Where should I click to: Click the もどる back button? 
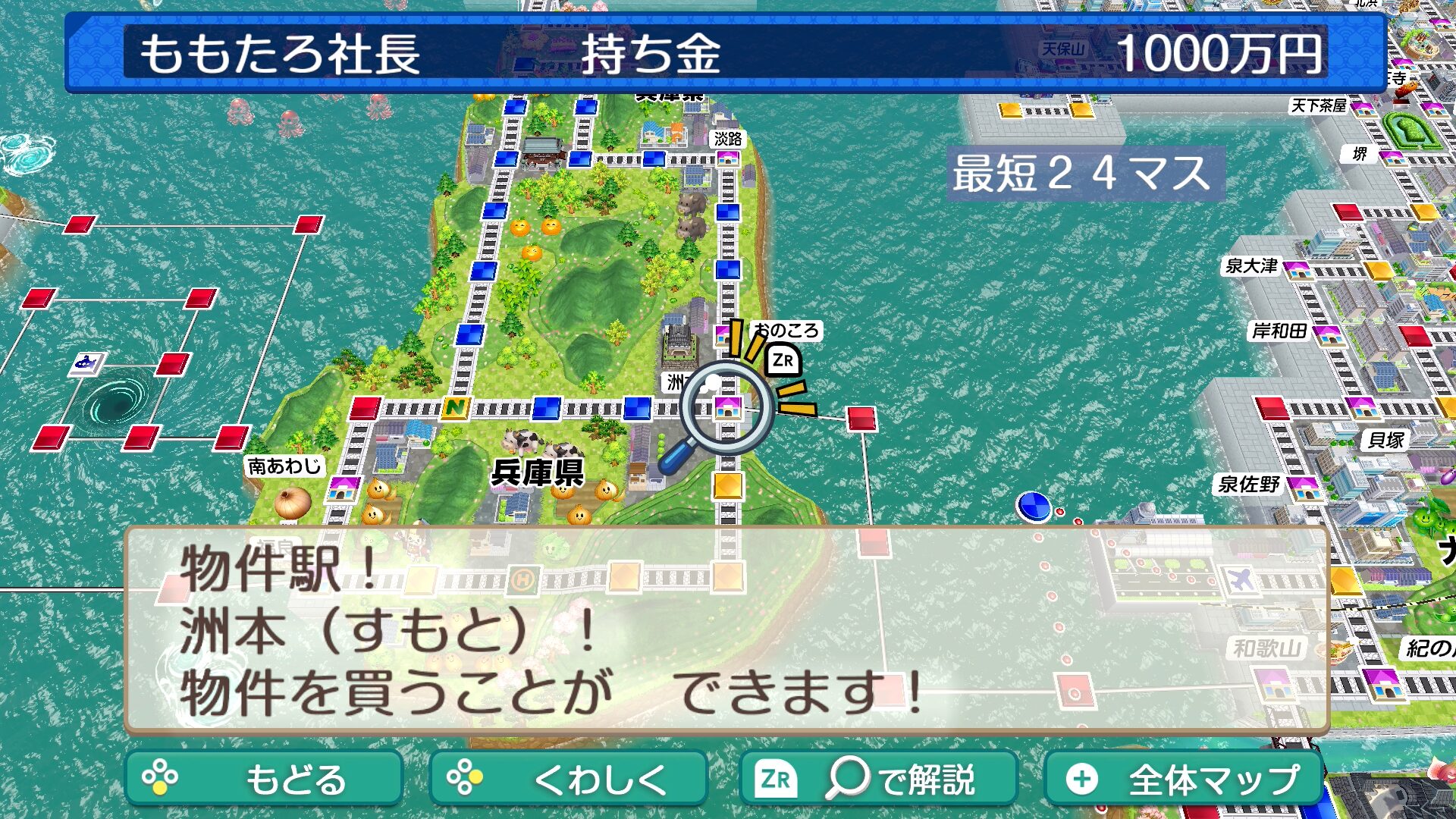click(263, 778)
